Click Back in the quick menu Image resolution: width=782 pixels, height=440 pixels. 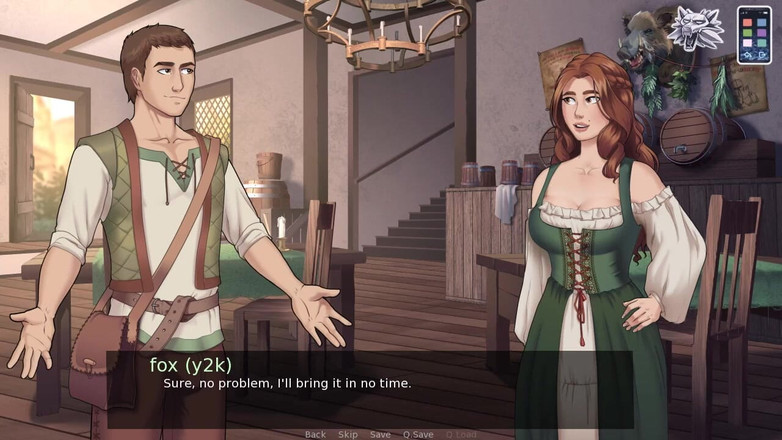[x=315, y=434]
